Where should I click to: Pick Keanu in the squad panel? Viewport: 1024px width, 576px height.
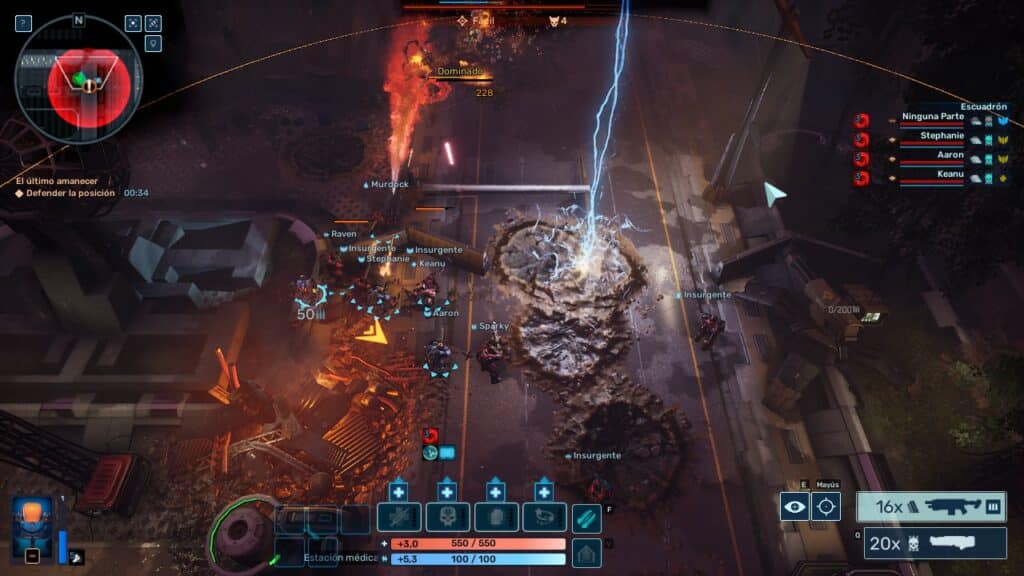pyautogui.click(x=949, y=175)
